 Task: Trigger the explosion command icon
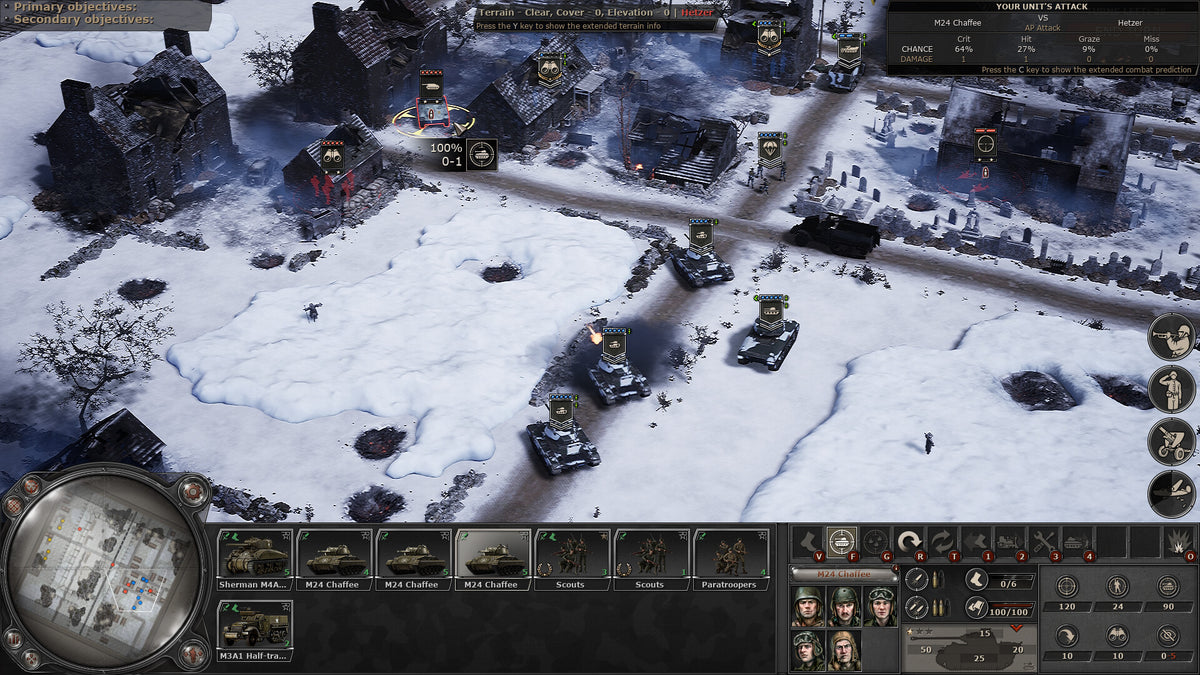click(1178, 542)
